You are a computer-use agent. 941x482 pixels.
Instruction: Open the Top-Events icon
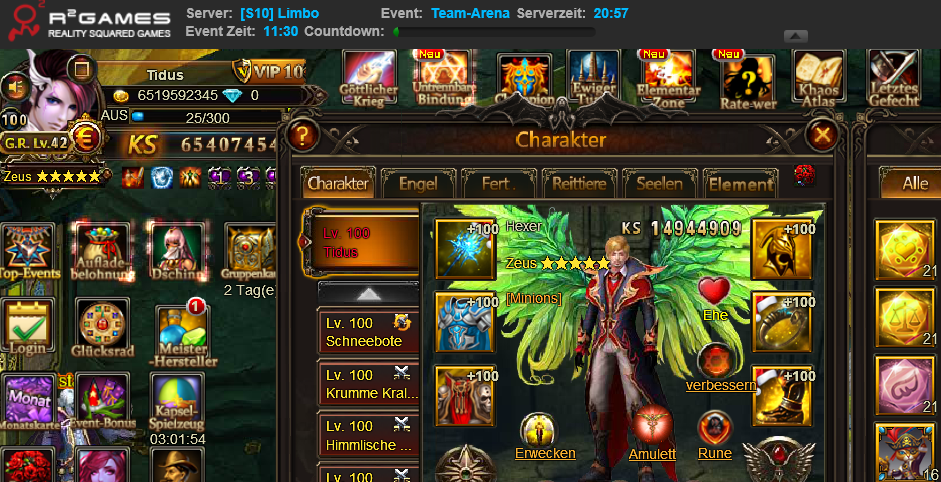[27, 251]
